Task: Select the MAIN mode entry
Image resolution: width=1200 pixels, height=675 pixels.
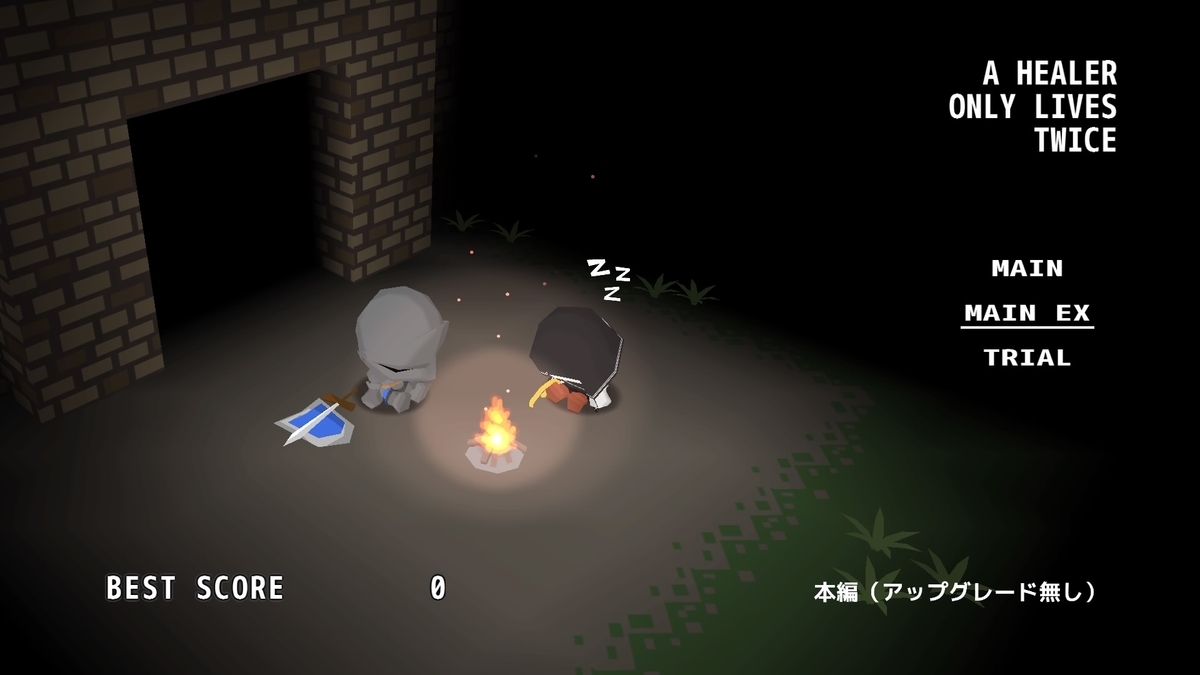Action: [x=1027, y=269]
